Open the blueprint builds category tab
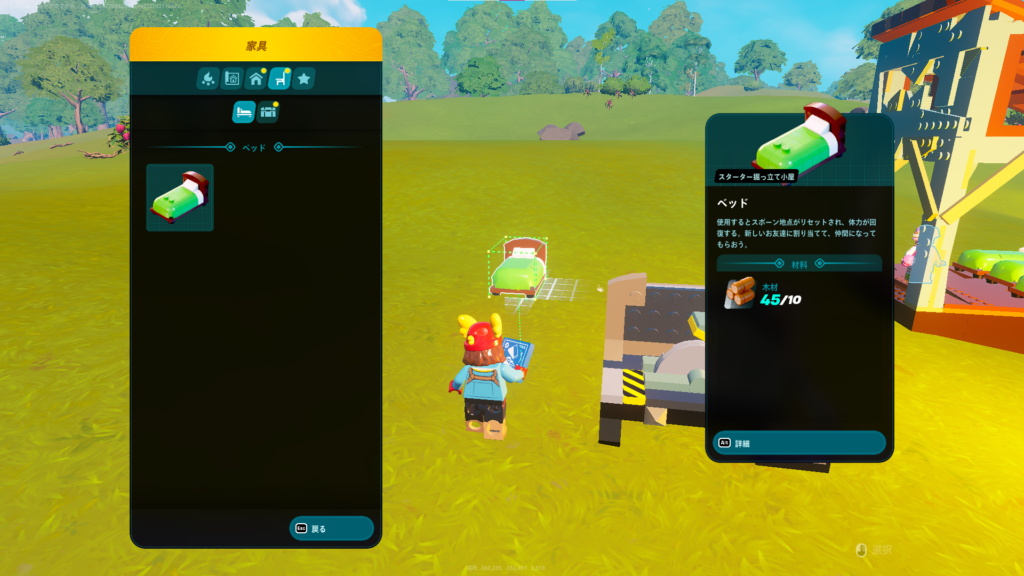The image size is (1024, 576). coord(231,78)
